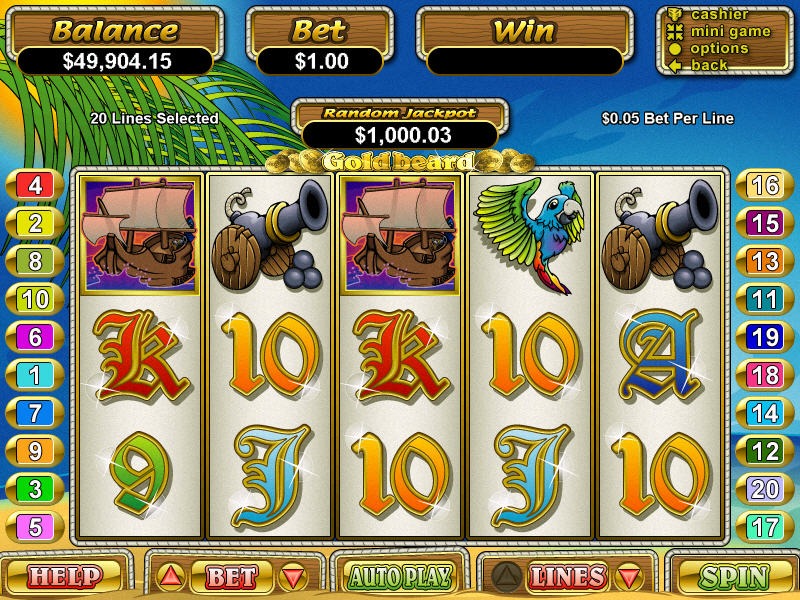800x600 pixels.
Task: Increase the bet with the red up arrow
Action: pos(170,577)
